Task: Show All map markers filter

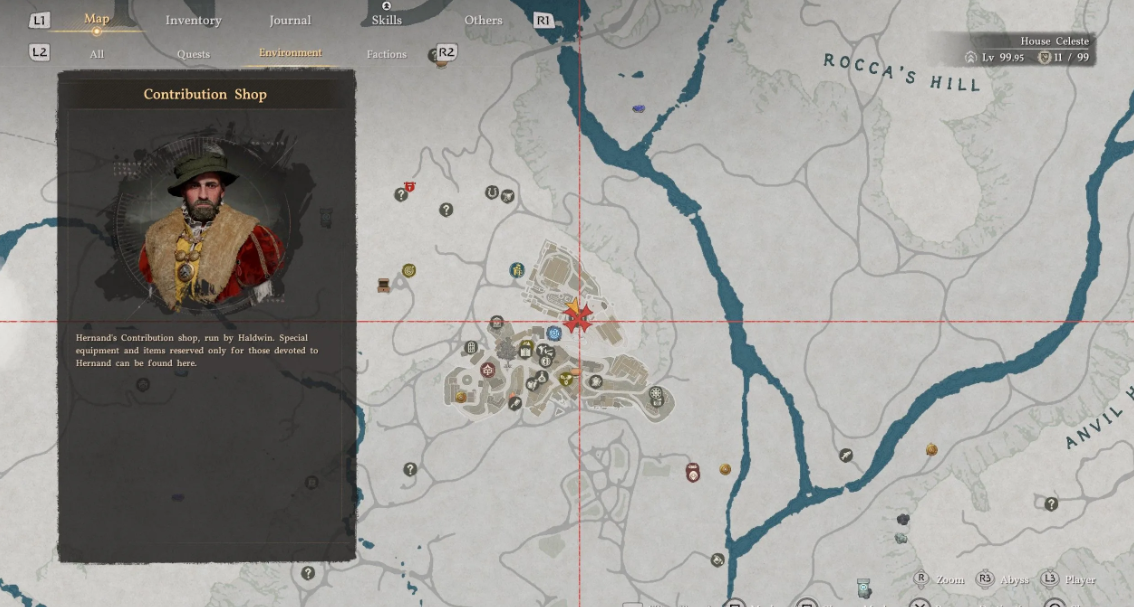Action: [96, 54]
